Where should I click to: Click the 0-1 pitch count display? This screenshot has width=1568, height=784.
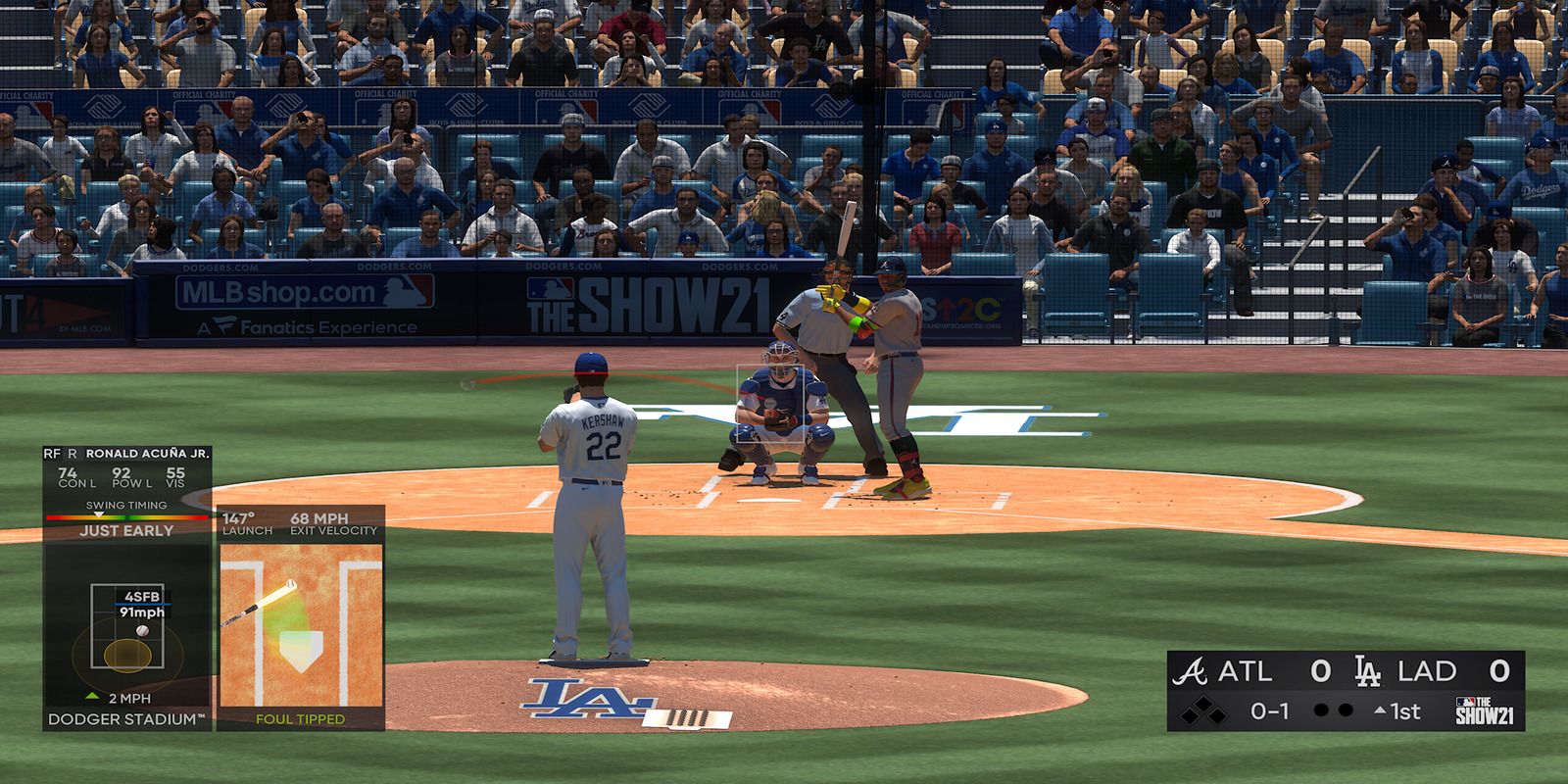pos(1270,710)
